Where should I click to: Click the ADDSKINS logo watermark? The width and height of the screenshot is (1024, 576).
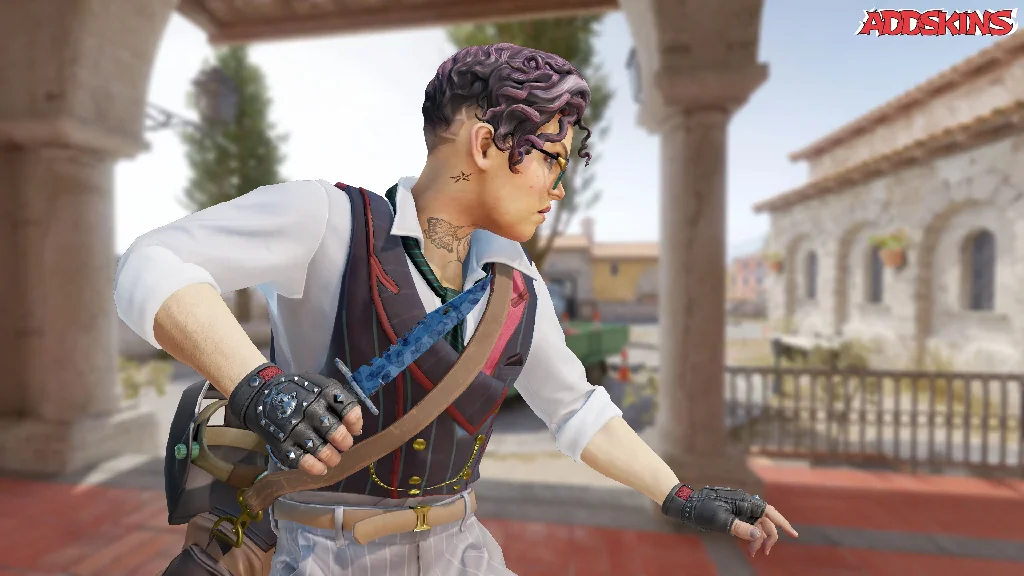pyautogui.click(x=936, y=23)
